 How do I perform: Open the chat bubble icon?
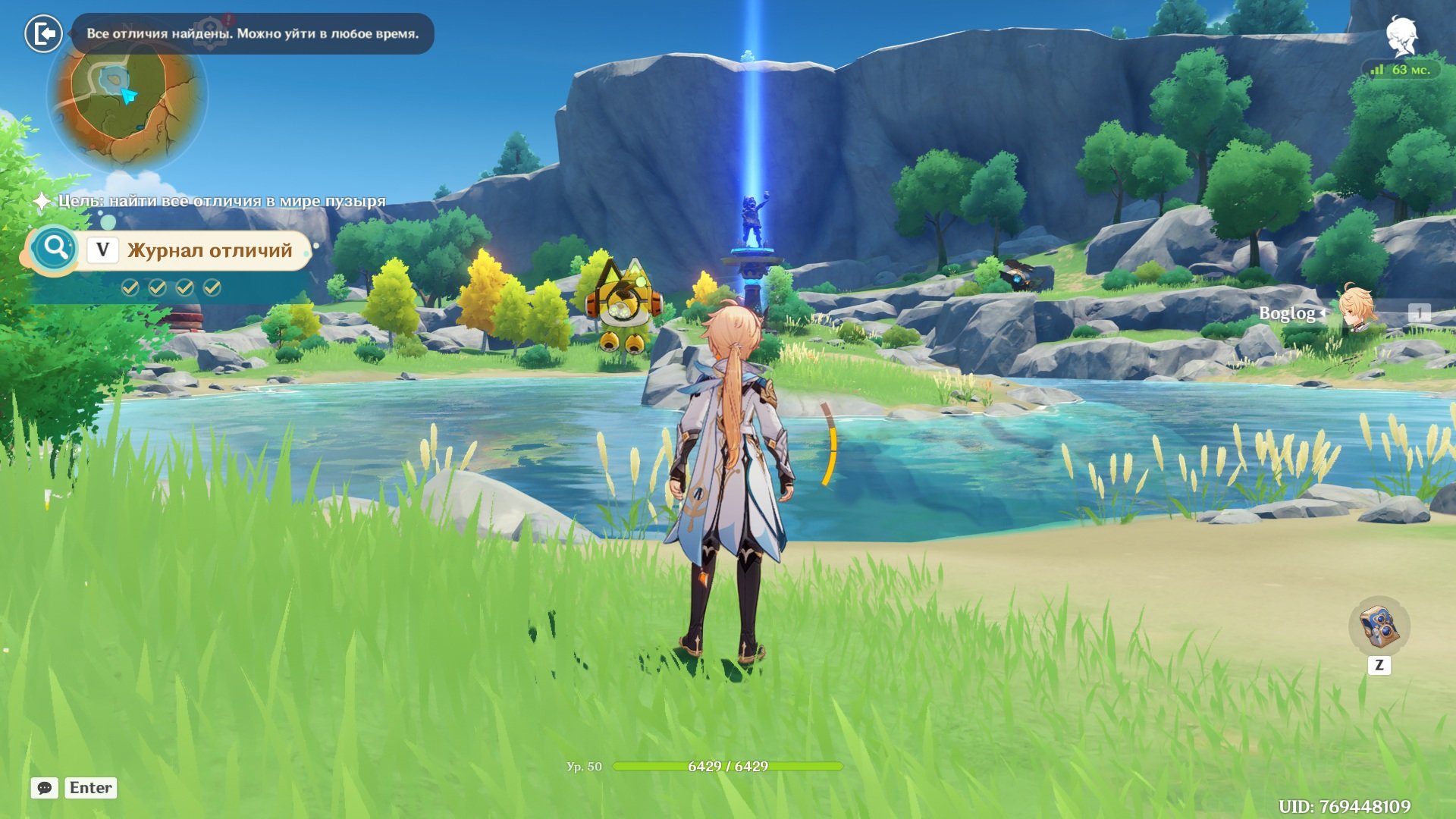tap(45, 788)
